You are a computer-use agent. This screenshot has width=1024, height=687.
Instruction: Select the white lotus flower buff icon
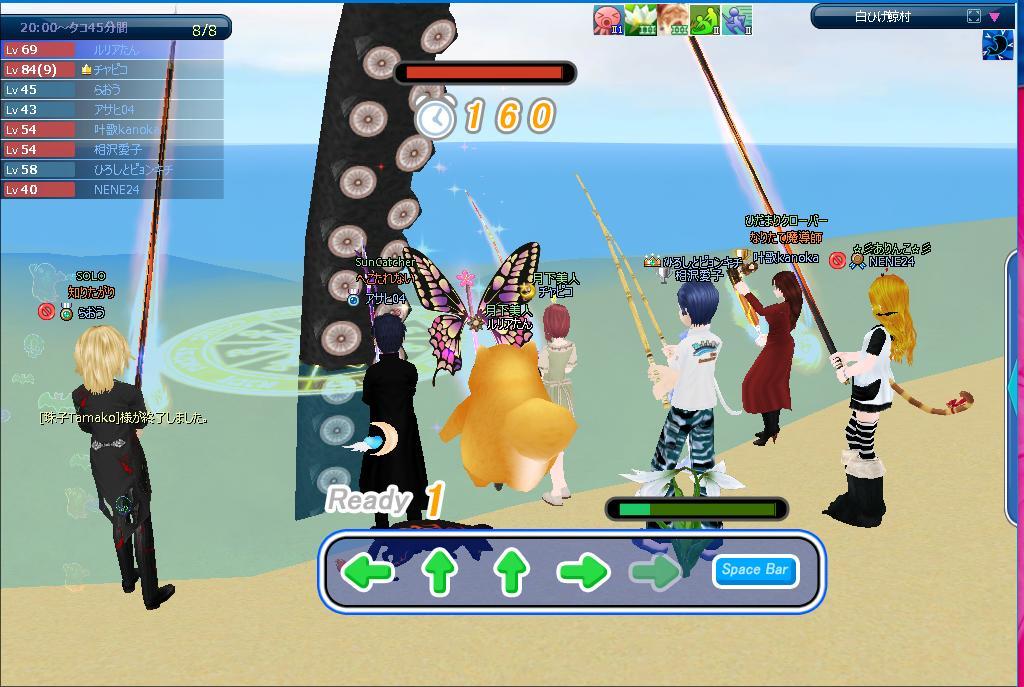640,19
